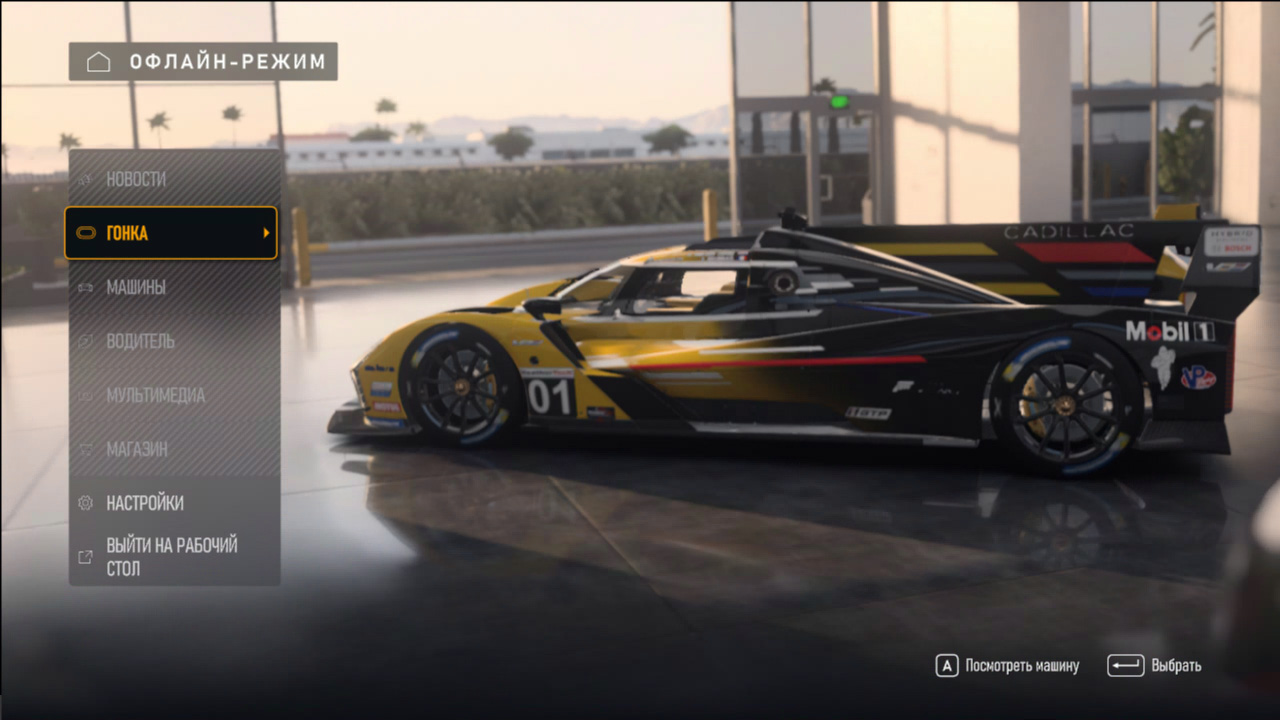The height and width of the screenshot is (720, 1280).
Task: Open НАСТРОЙКИ from the menu
Action: click(x=145, y=503)
